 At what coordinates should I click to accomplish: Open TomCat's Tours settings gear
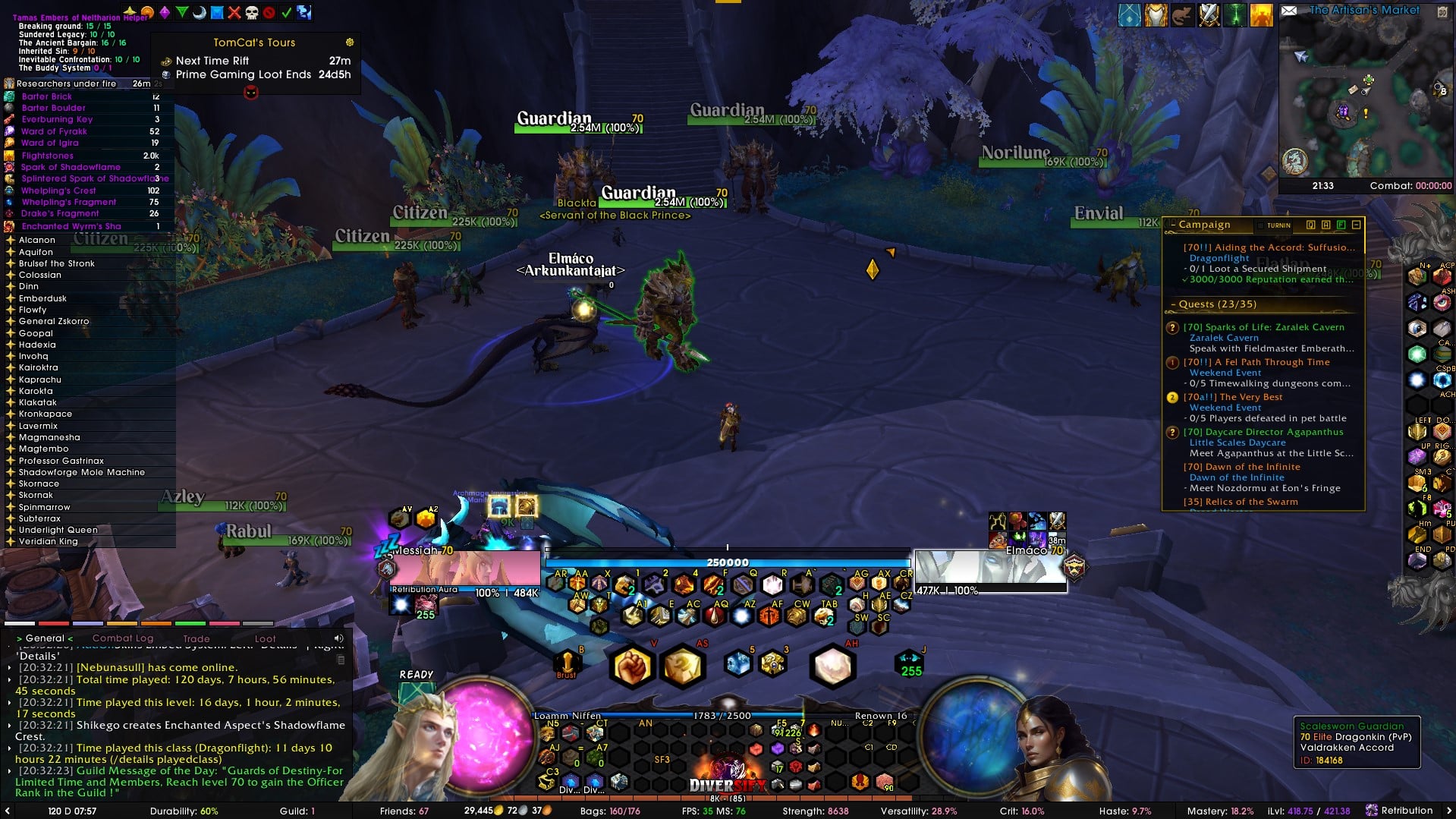350,43
